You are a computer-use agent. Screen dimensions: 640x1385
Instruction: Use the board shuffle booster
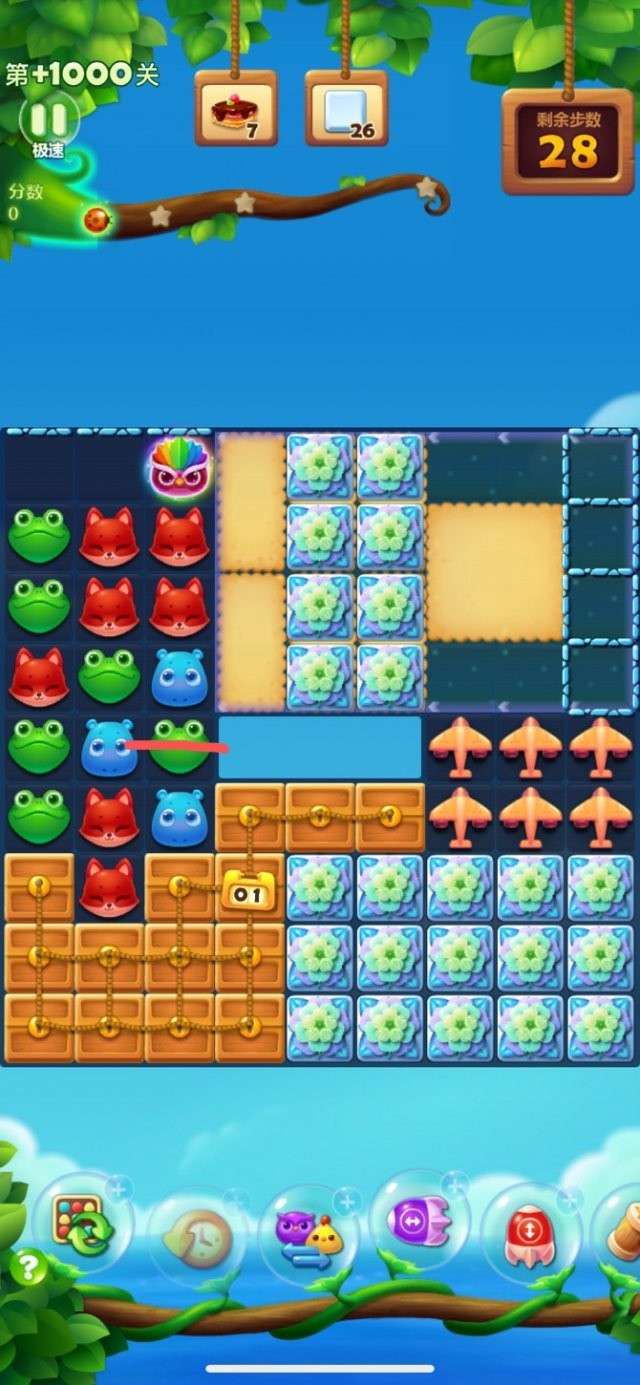pos(82,1224)
